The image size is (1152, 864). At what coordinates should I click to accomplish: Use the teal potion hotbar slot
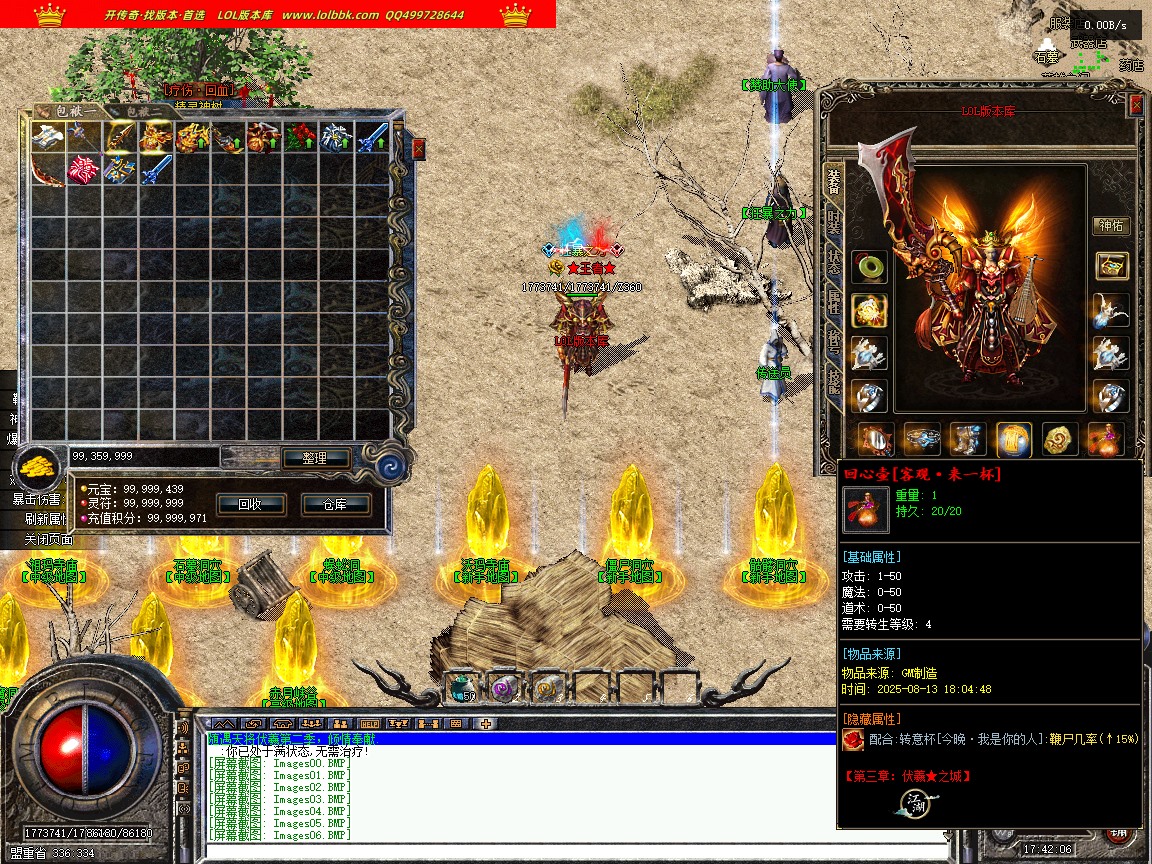[461, 687]
